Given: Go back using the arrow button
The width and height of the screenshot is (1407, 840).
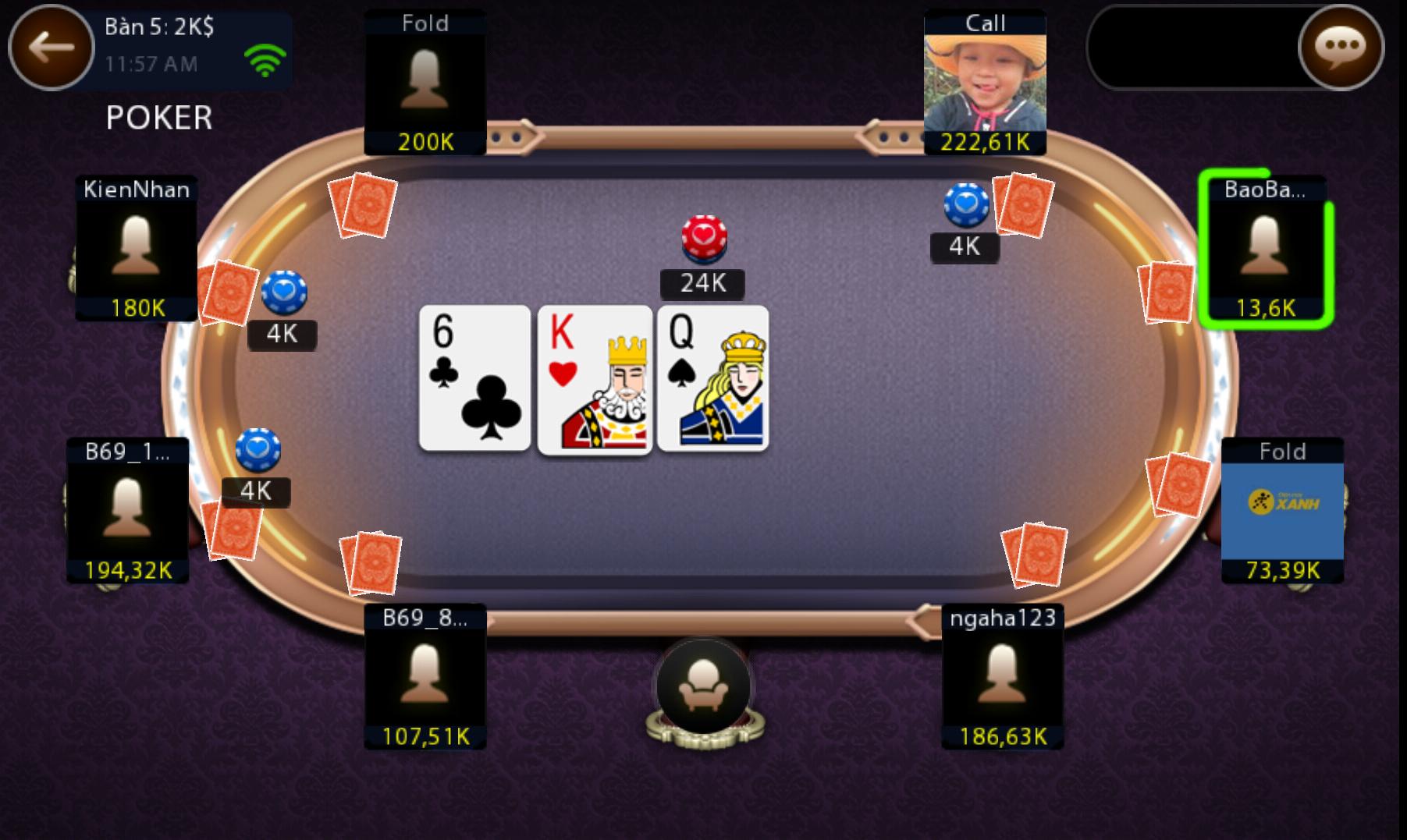Looking at the screenshot, I should 52,48.
